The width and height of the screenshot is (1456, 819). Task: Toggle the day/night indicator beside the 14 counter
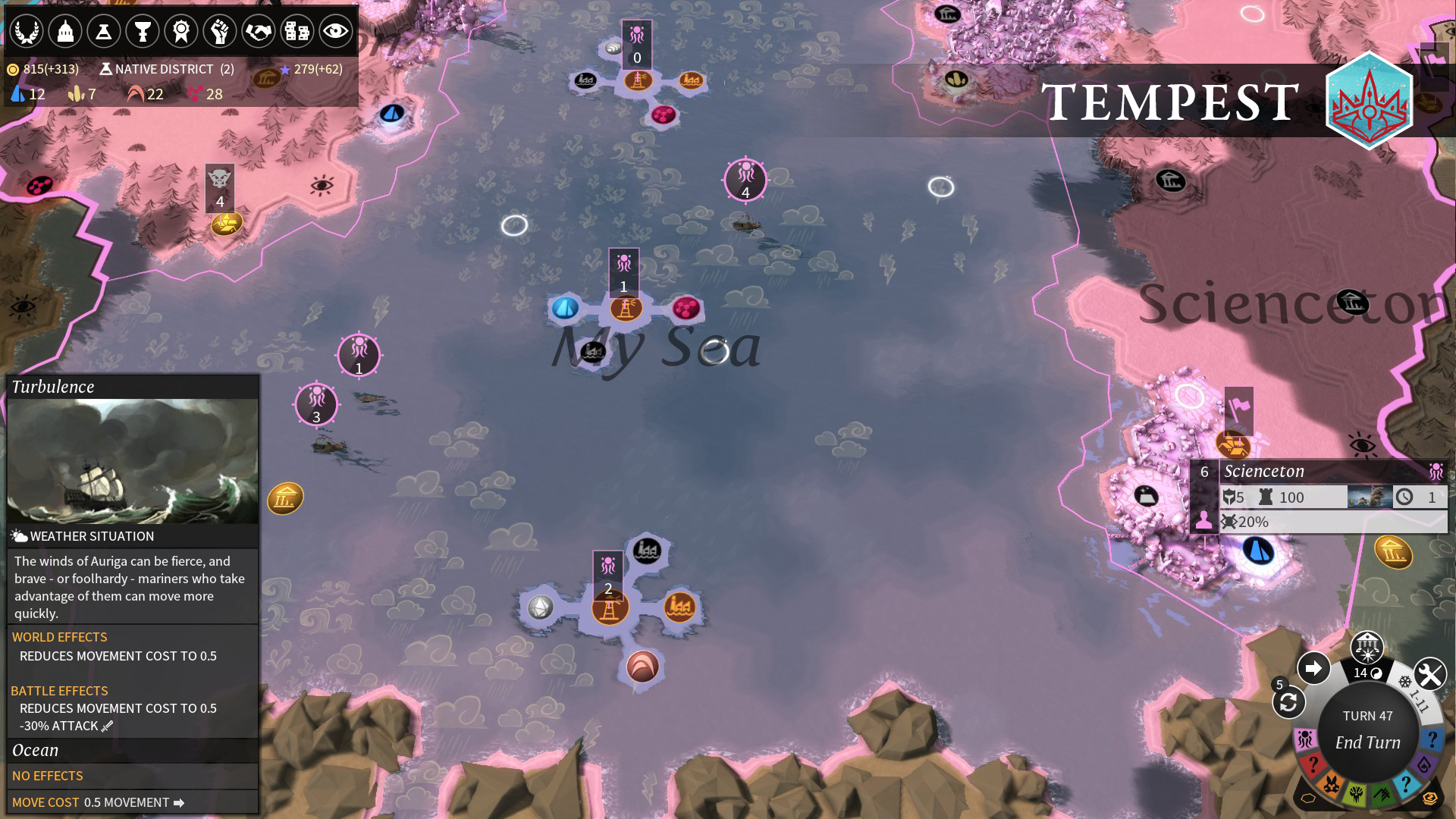pyautogui.click(x=1376, y=673)
